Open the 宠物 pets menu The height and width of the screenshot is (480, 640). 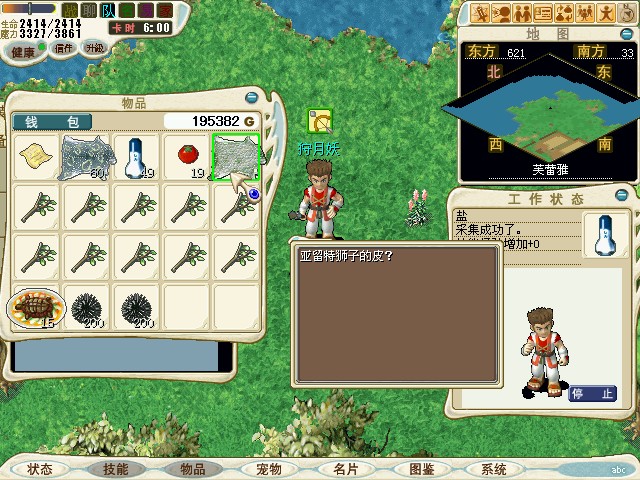point(269,469)
